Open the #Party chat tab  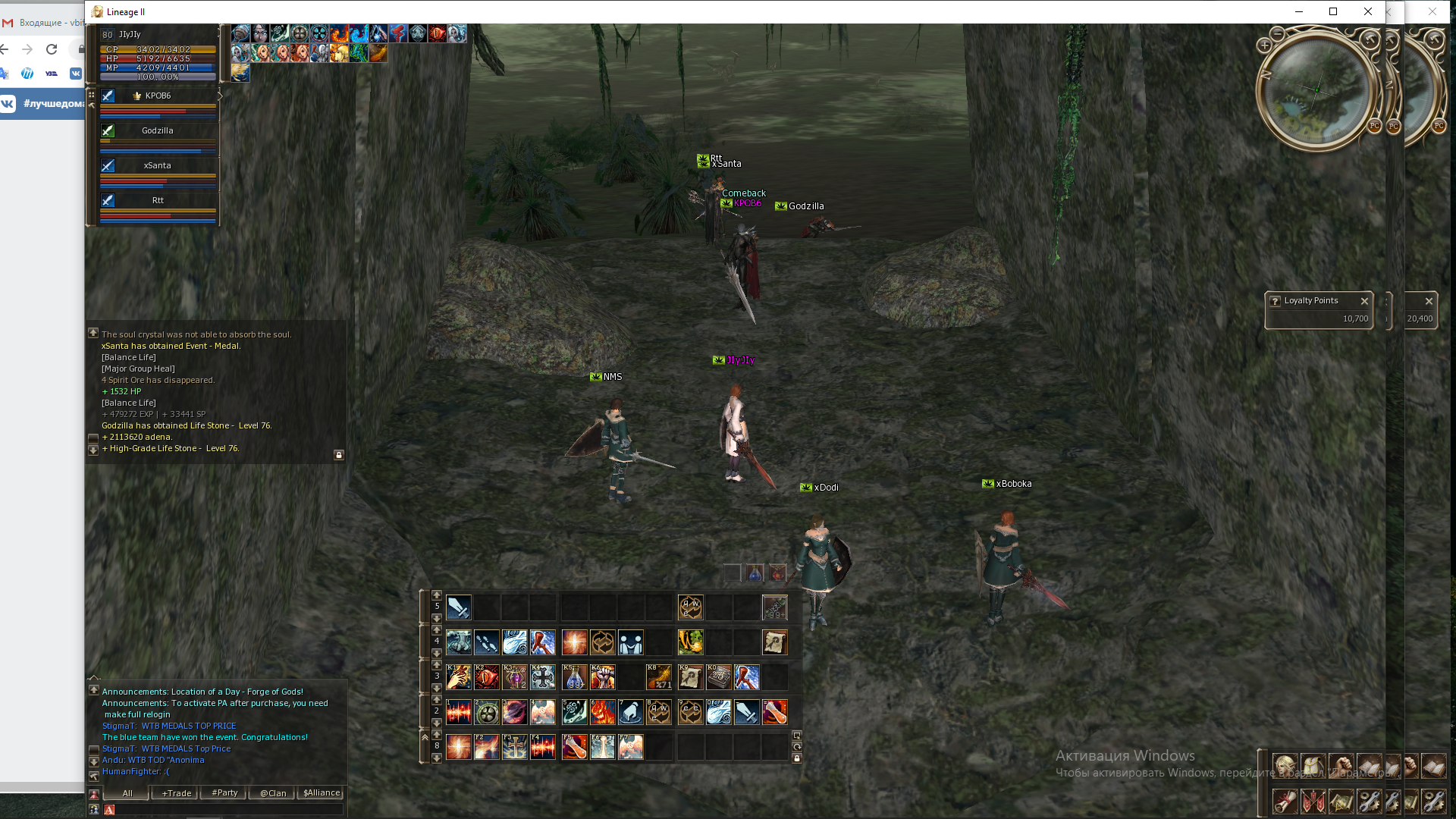coord(224,793)
